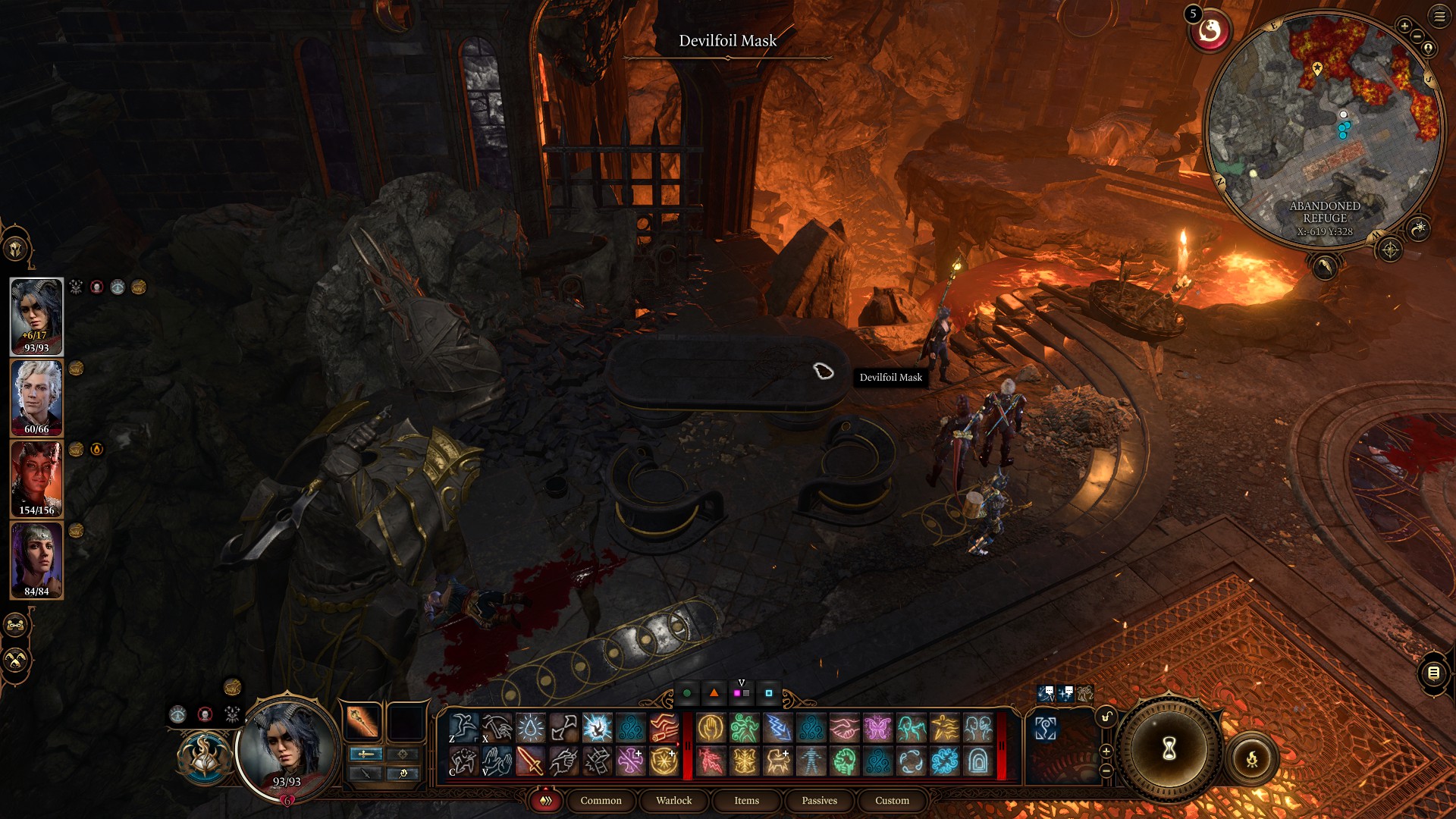Open the main menu hamburger button

[x=1439, y=16]
